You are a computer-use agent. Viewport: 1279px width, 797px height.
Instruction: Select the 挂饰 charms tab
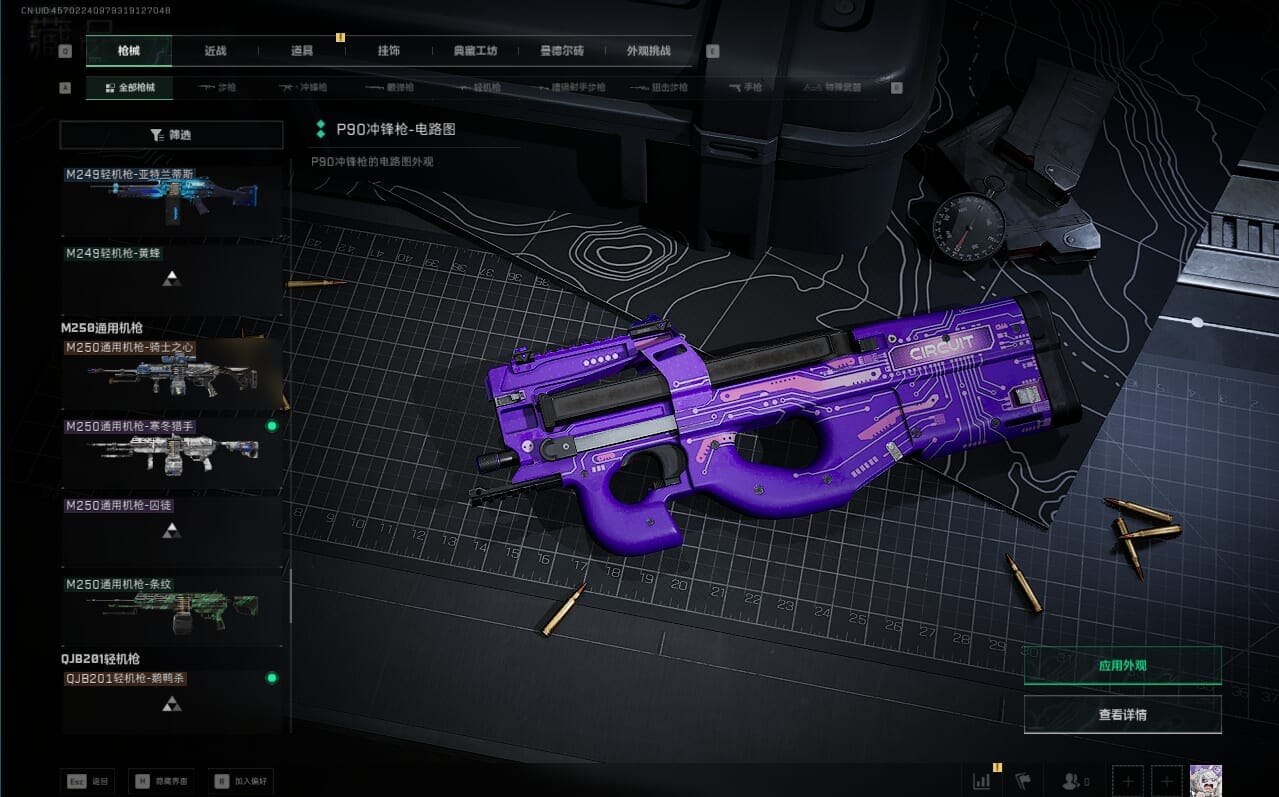(x=389, y=51)
